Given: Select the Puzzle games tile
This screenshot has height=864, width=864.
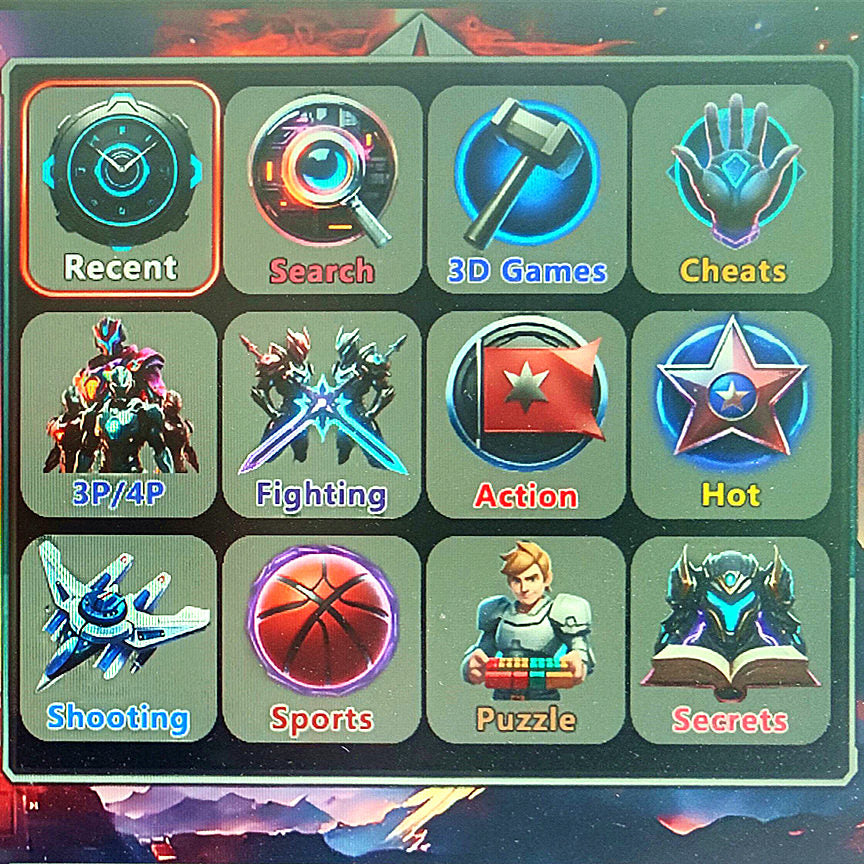Looking at the screenshot, I should 526,638.
